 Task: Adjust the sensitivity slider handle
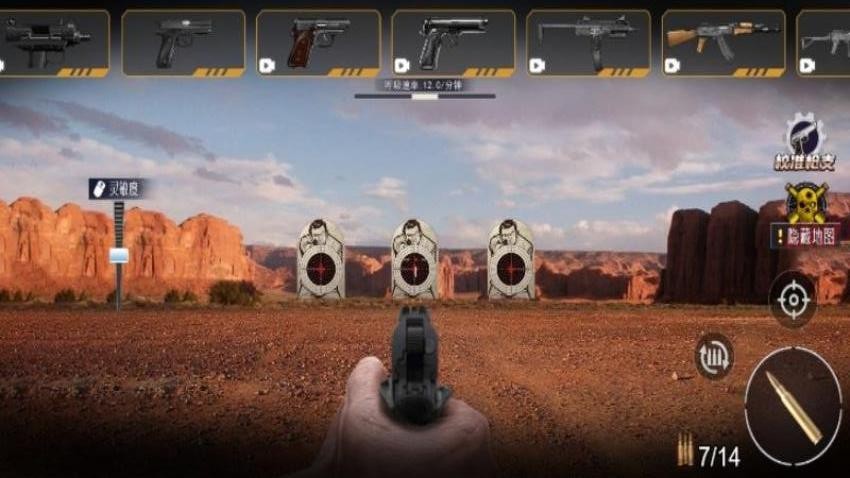(119, 256)
